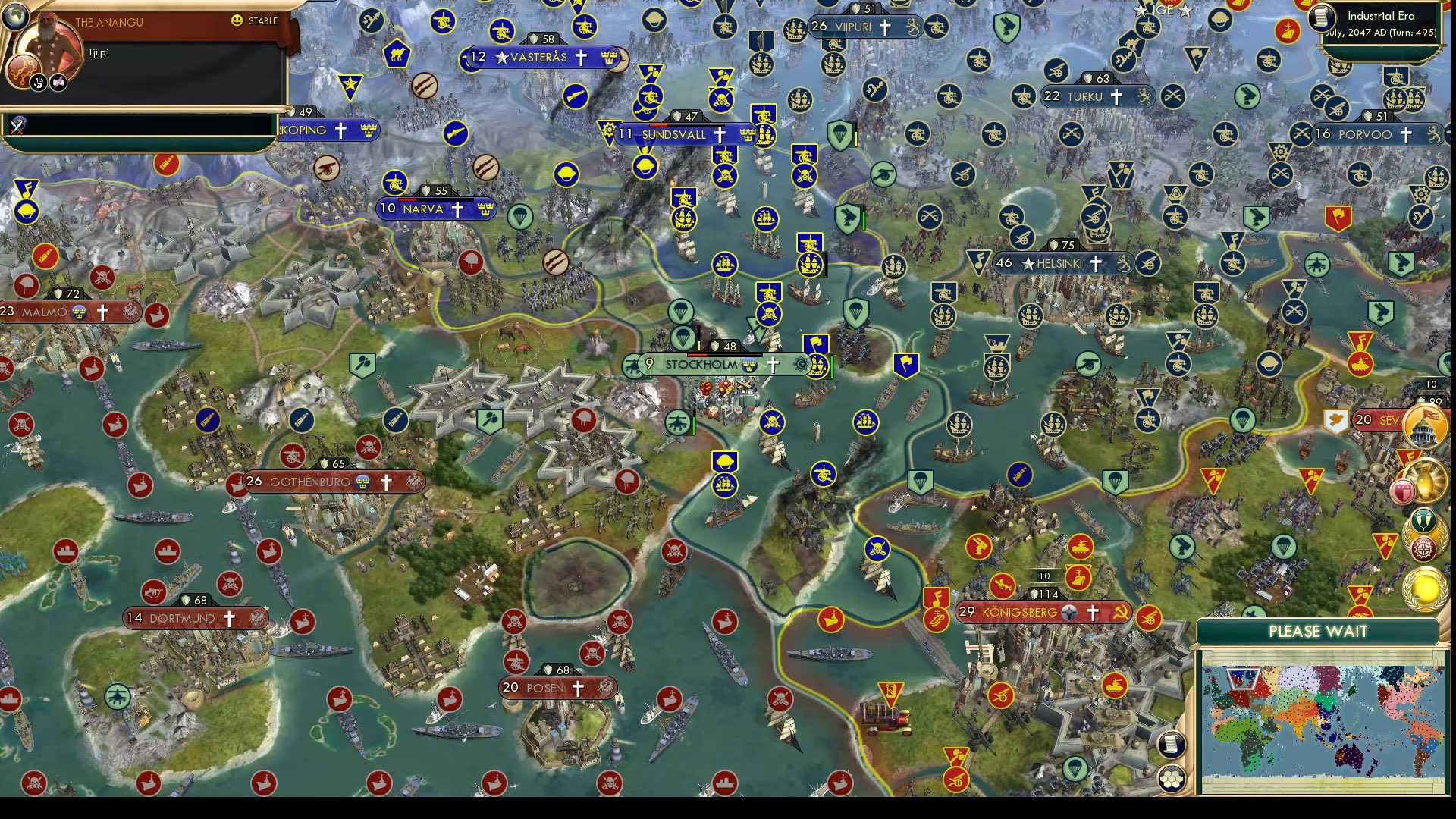Toggle the raised-hand pact icon under the portrait
The image size is (1456, 819).
[38, 81]
